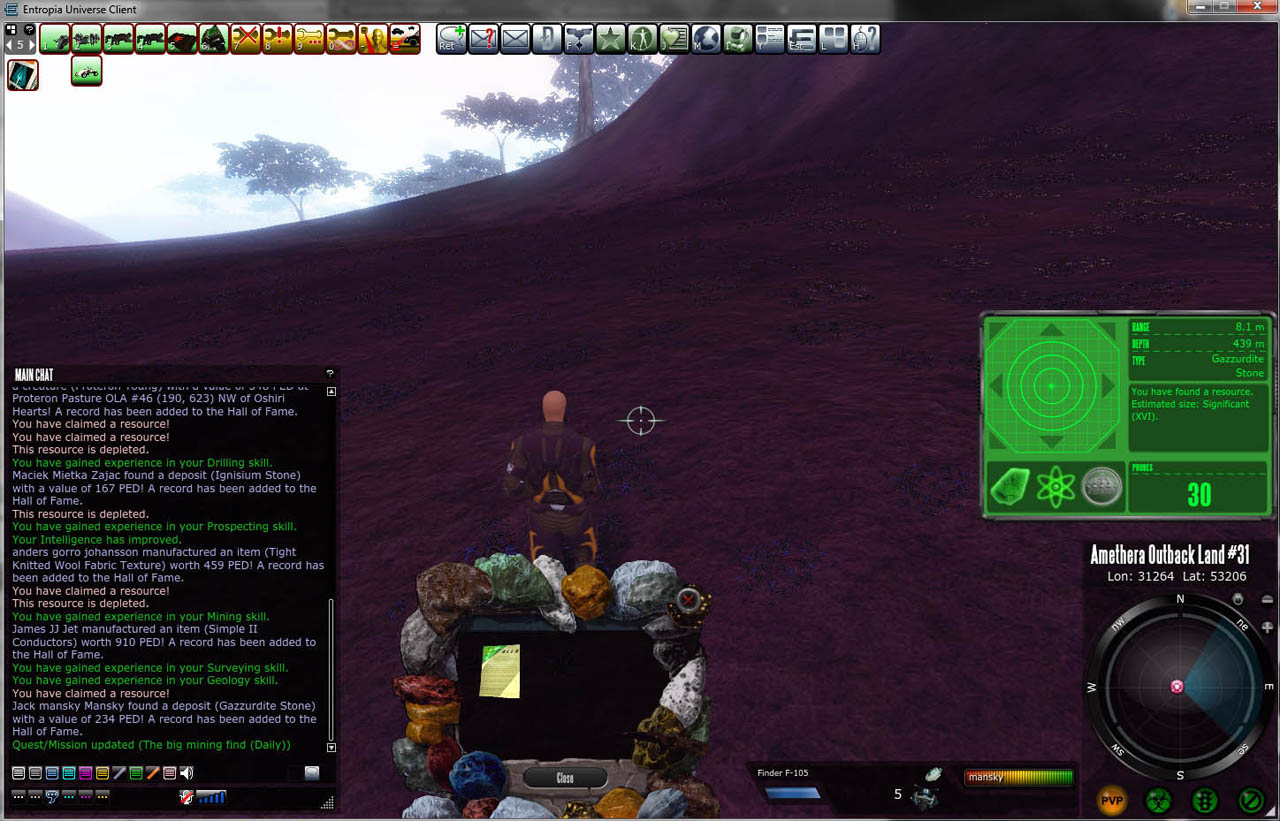This screenshot has width=1280, height=821.
Task: Click the mail with red question mark icon
Action: [x=483, y=39]
